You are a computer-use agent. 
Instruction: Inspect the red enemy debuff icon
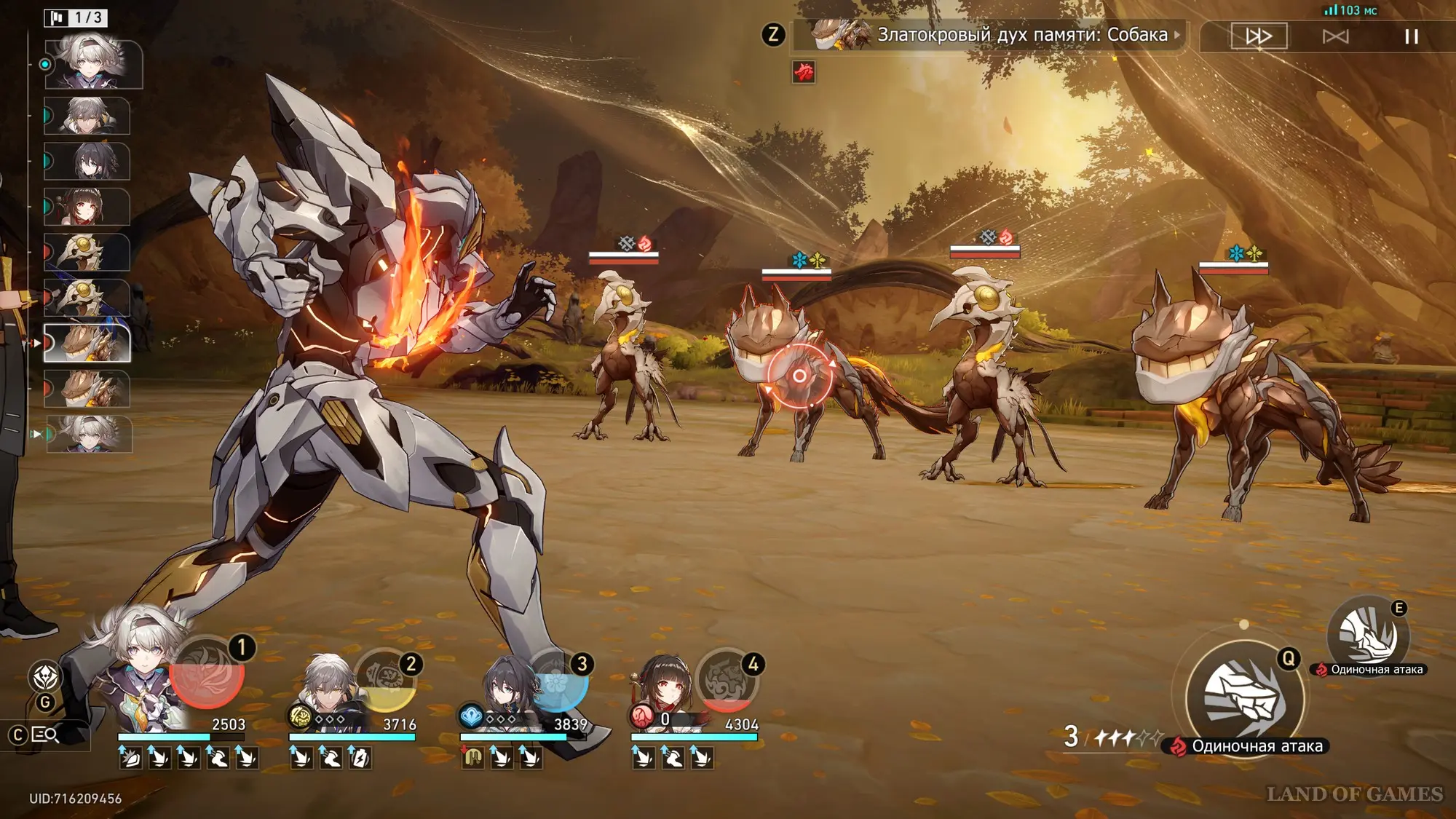tap(804, 72)
